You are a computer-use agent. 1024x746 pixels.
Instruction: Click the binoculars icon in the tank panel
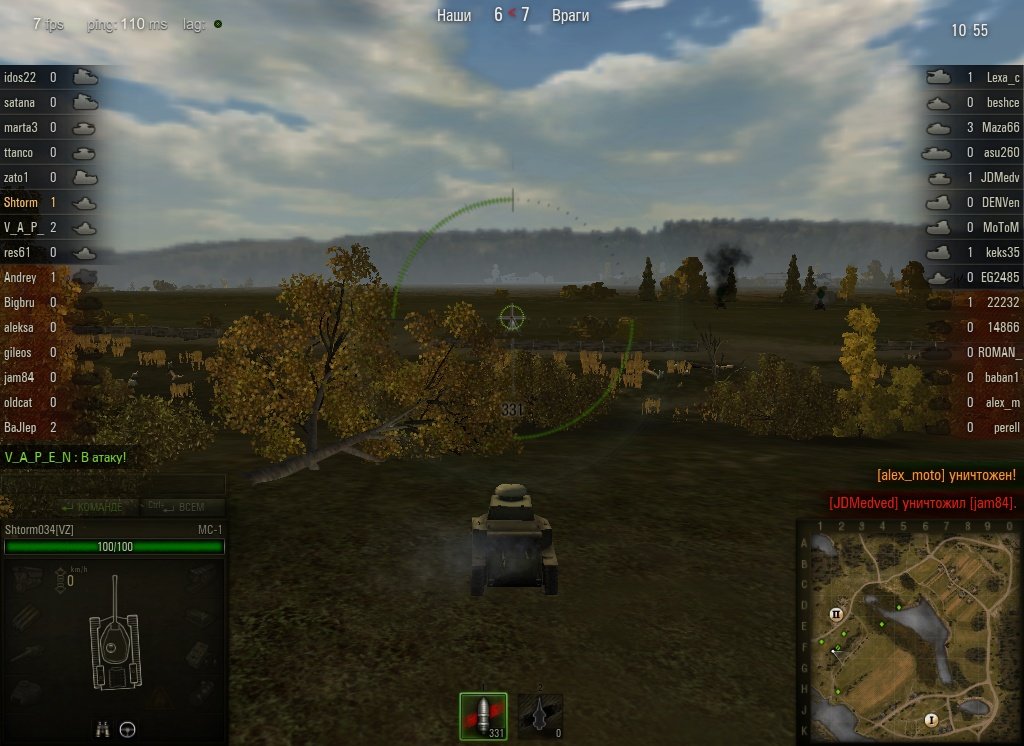click(102, 729)
